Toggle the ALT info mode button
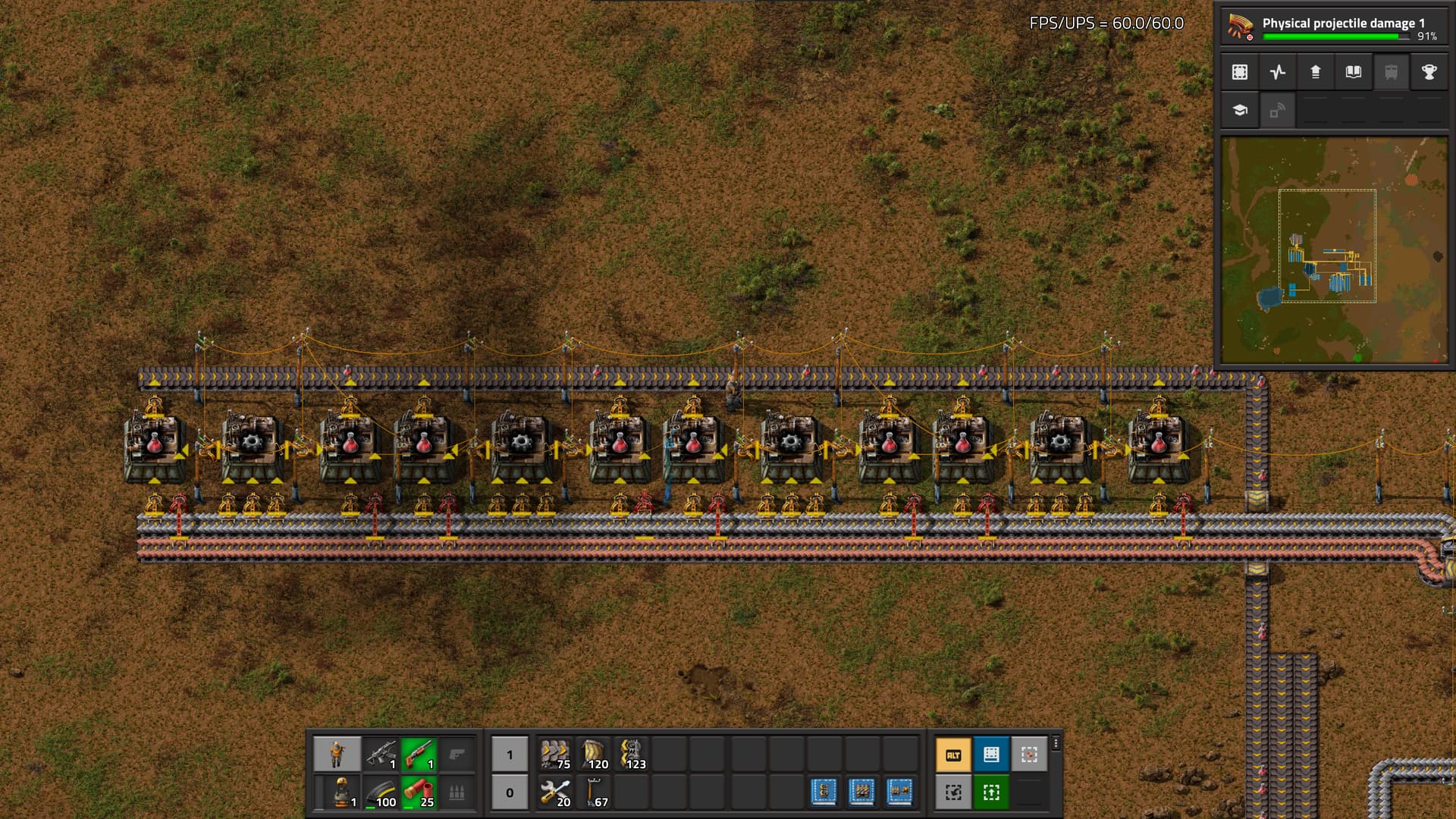Screen dimensions: 1456x819 [953, 755]
